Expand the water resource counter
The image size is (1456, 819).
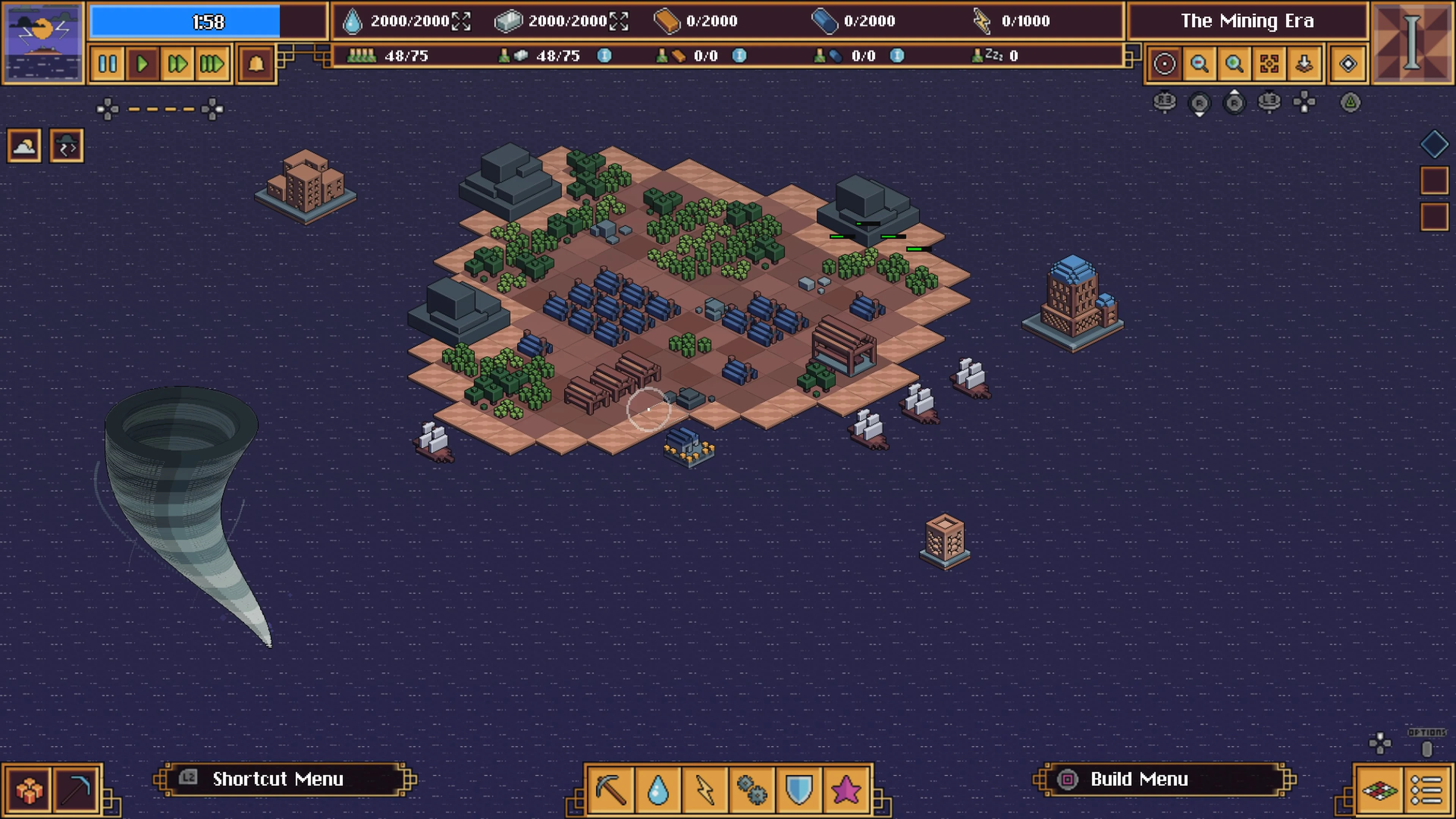pyautogui.click(x=461, y=21)
